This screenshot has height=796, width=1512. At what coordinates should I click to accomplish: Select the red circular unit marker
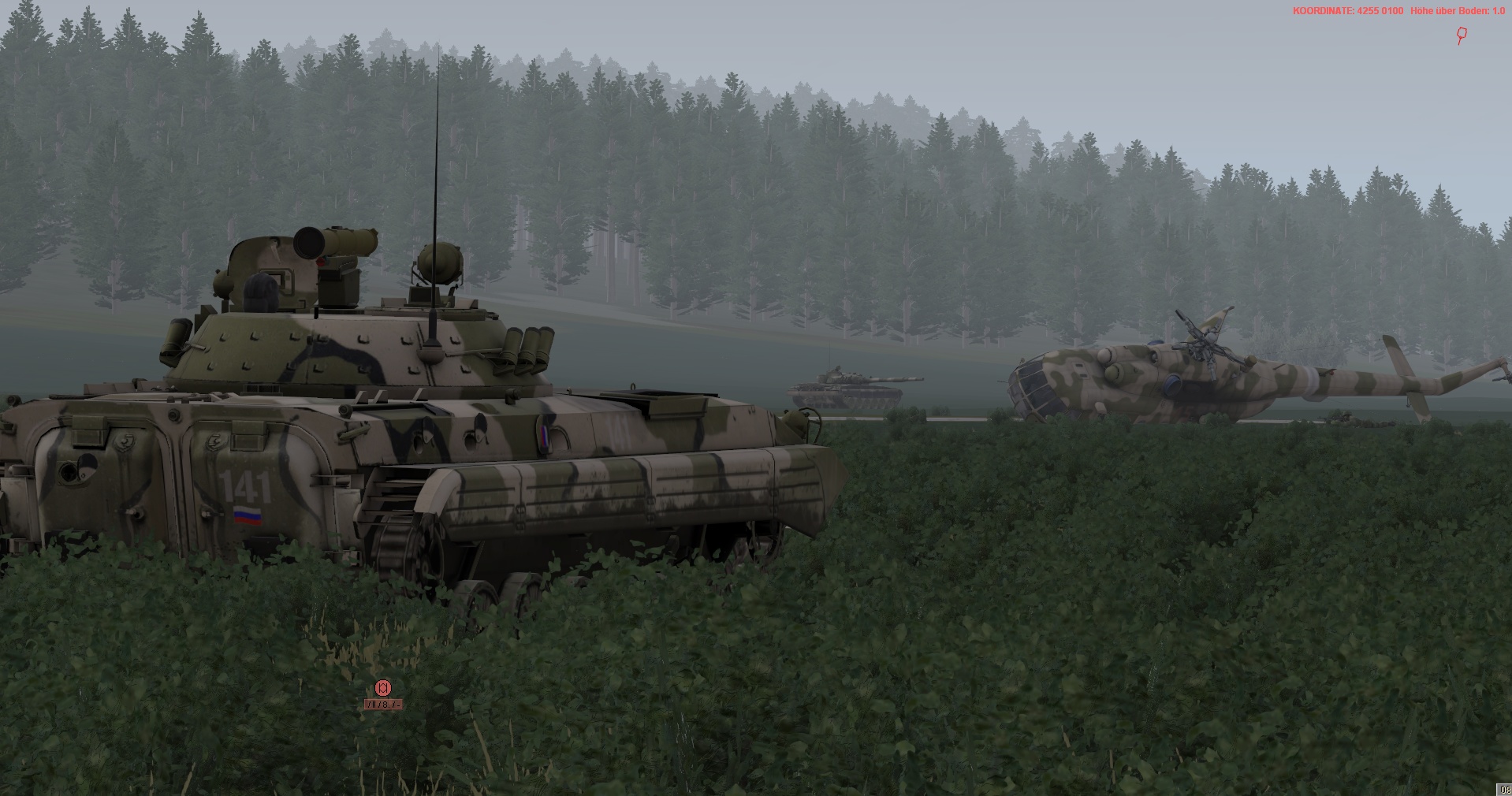(383, 688)
